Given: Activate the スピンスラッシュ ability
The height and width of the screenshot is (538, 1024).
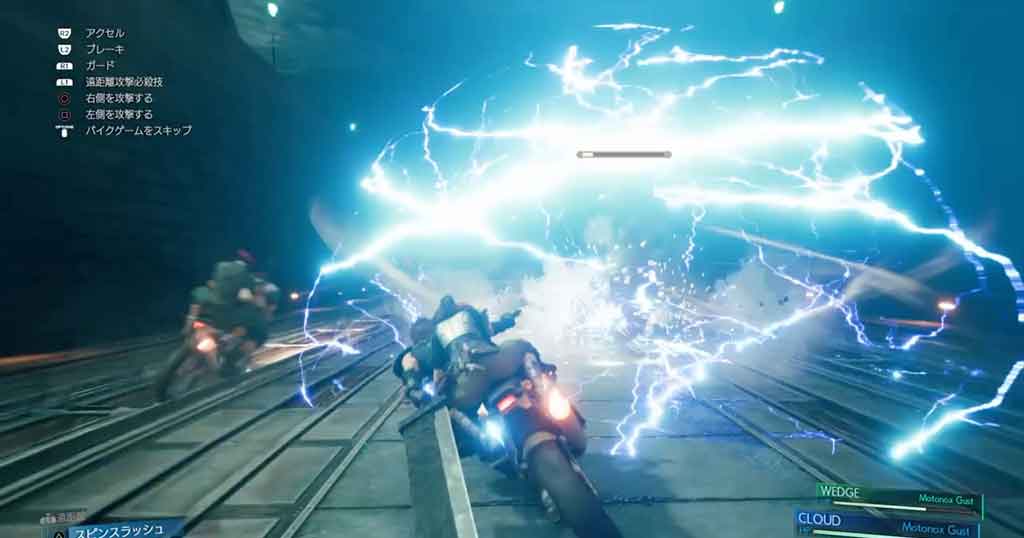Looking at the screenshot, I should pos(112,526).
